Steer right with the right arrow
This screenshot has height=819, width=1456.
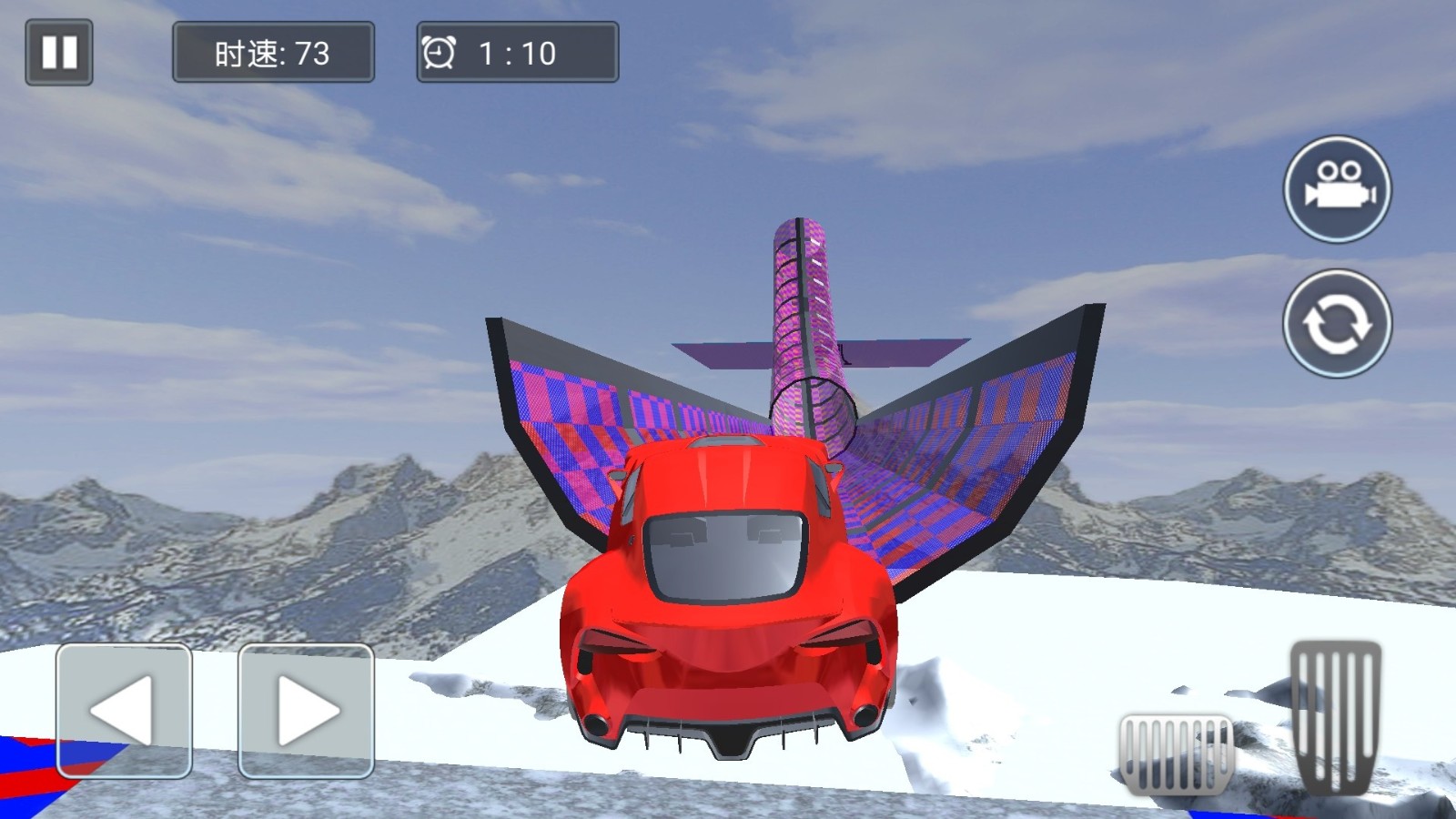click(x=306, y=711)
